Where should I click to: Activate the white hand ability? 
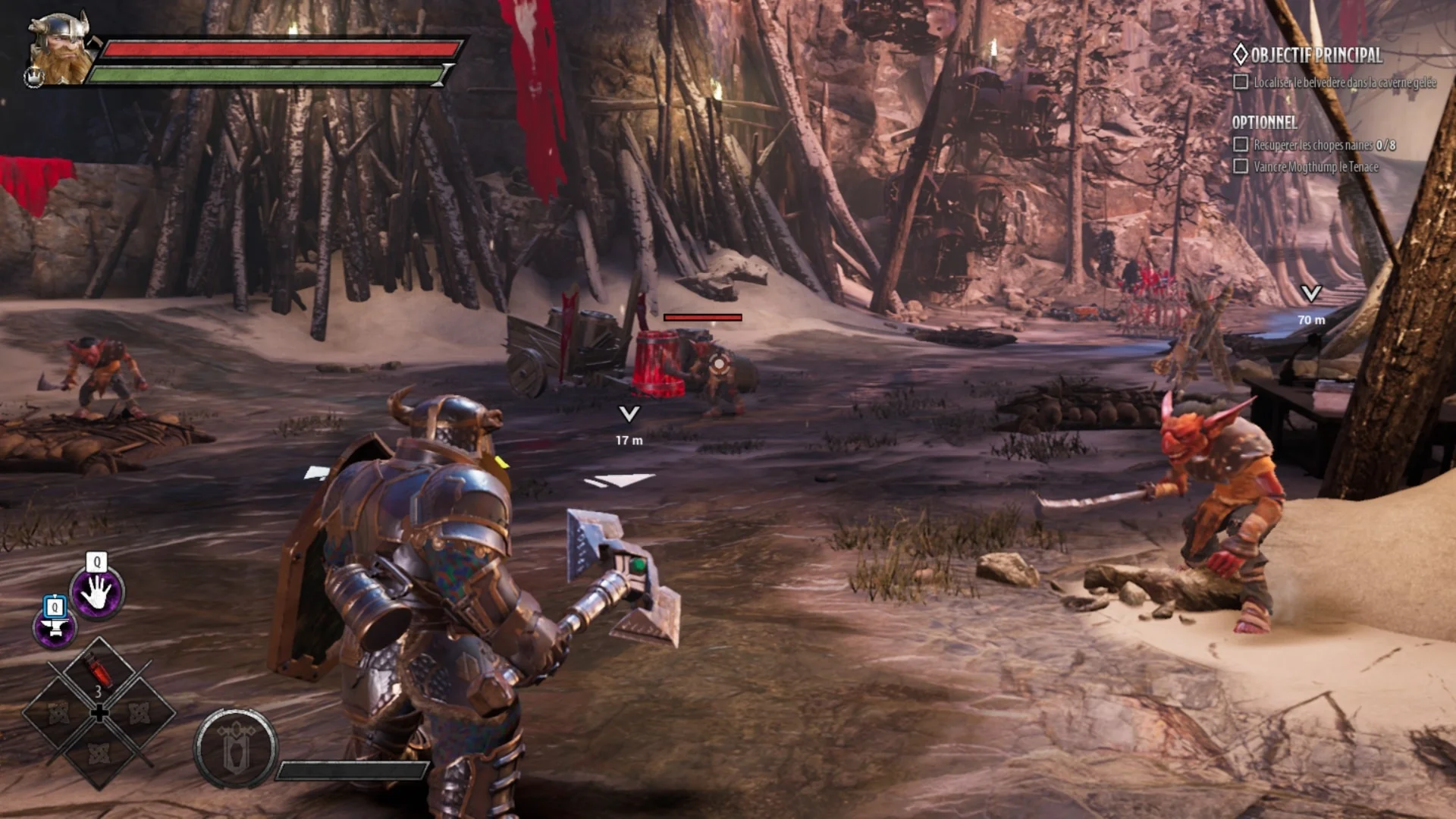(97, 593)
